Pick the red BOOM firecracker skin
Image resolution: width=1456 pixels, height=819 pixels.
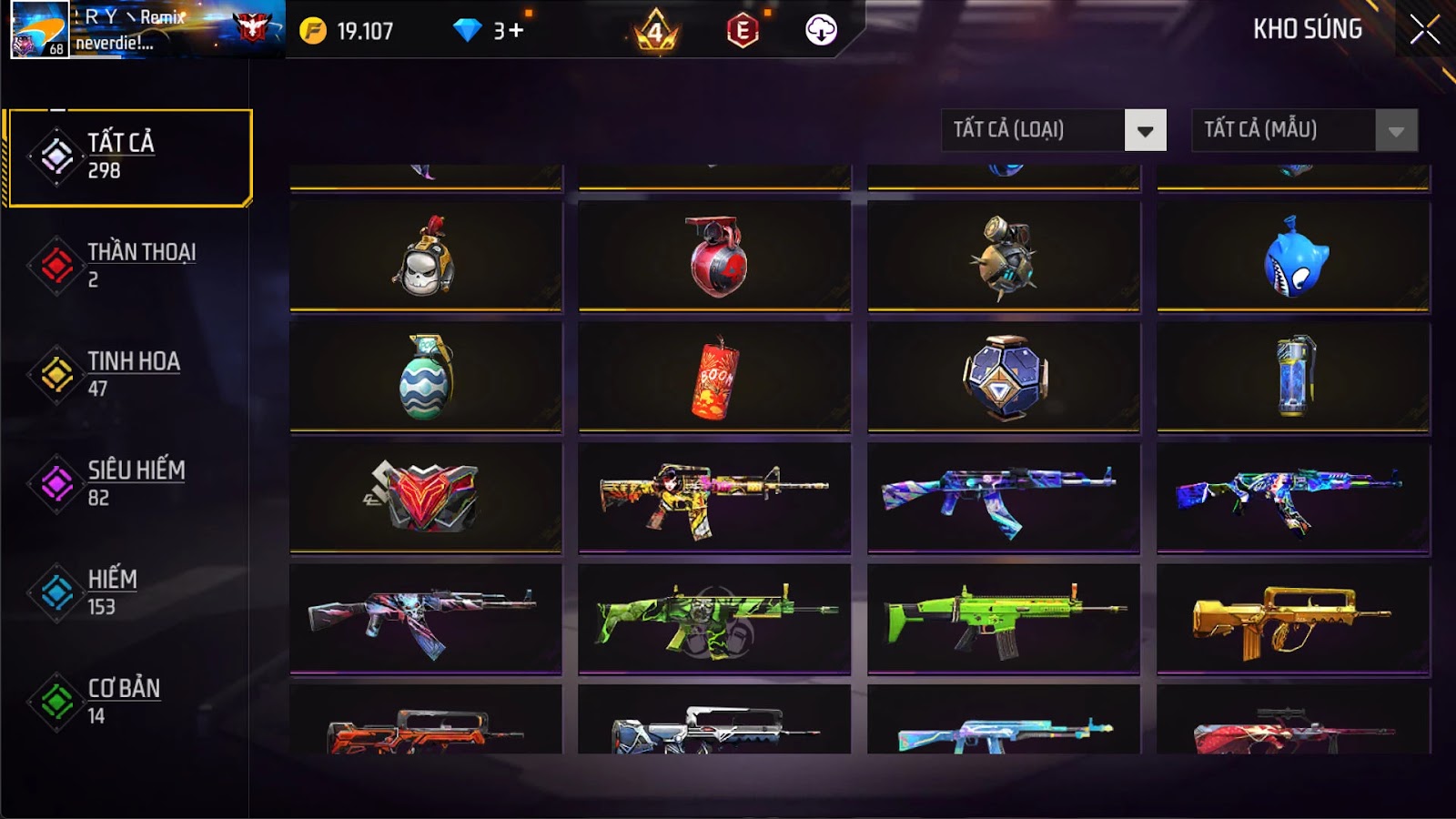[x=714, y=378]
